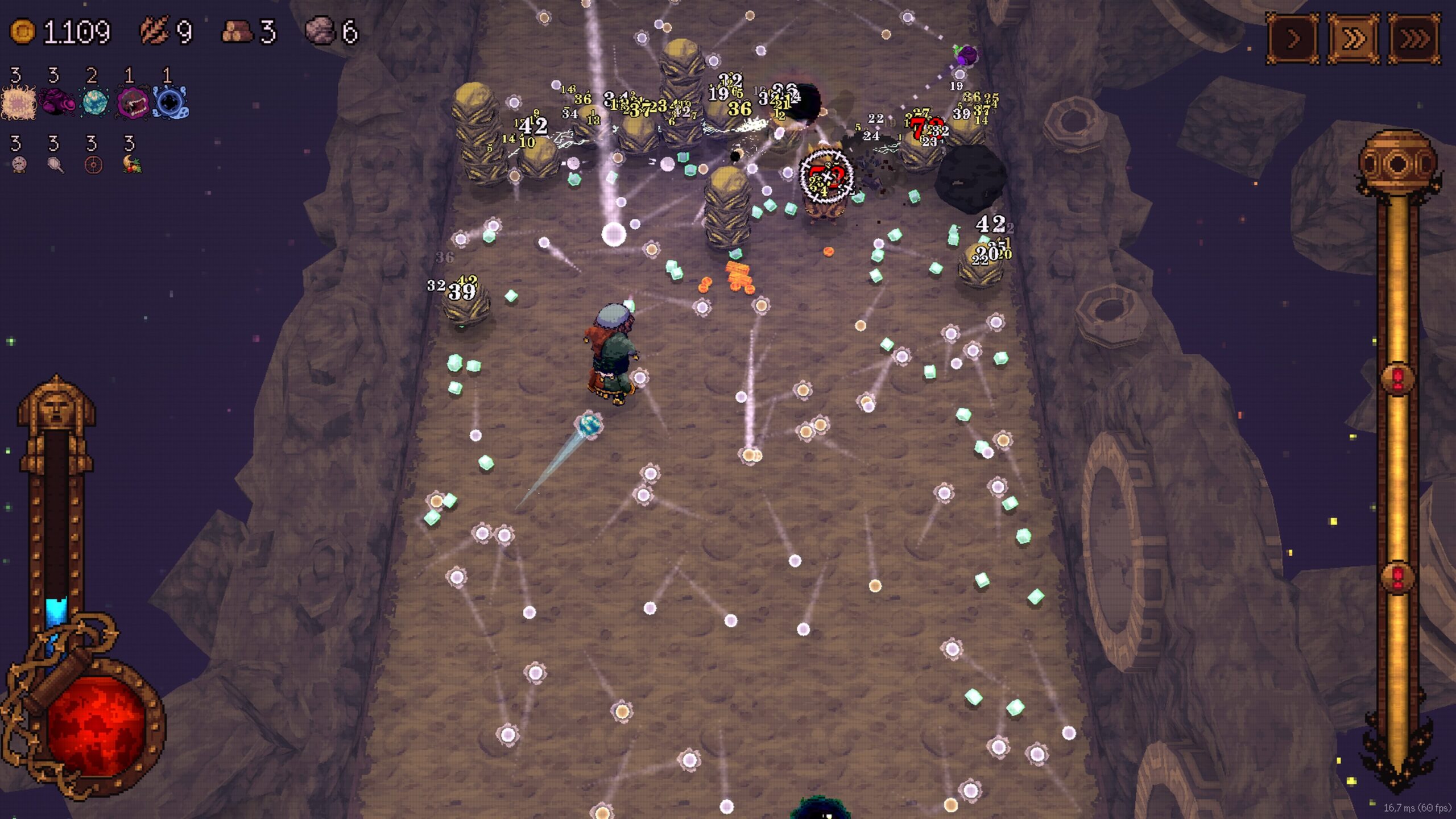The image size is (1456, 819).
Task: Switch to triple-arrow fastest speed
Action: coord(1414,39)
